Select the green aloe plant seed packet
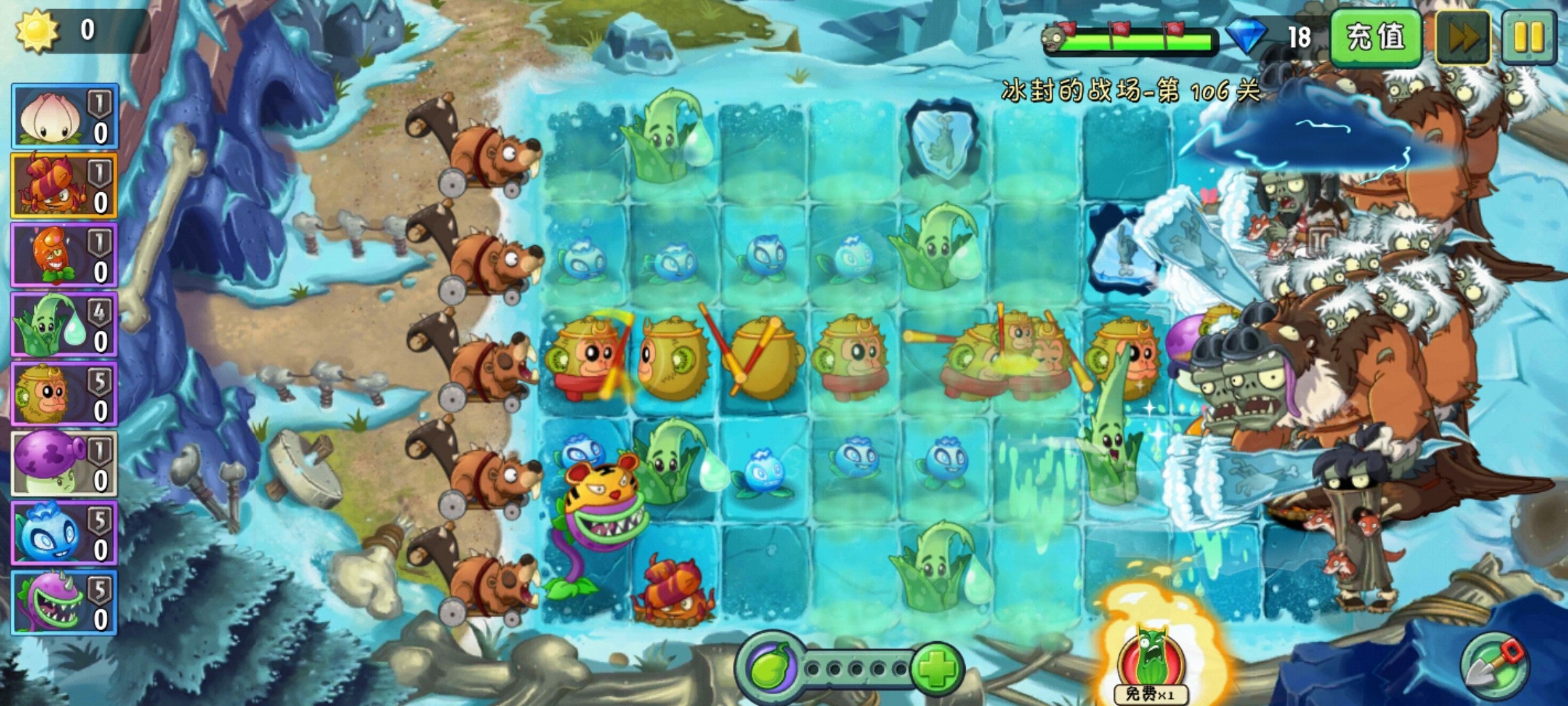 coord(63,325)
